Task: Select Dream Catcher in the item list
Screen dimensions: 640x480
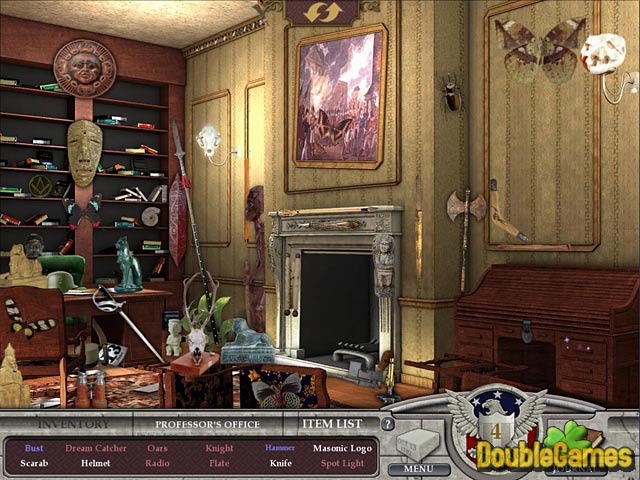Action: pyautogui.click(x=96, y=448)
